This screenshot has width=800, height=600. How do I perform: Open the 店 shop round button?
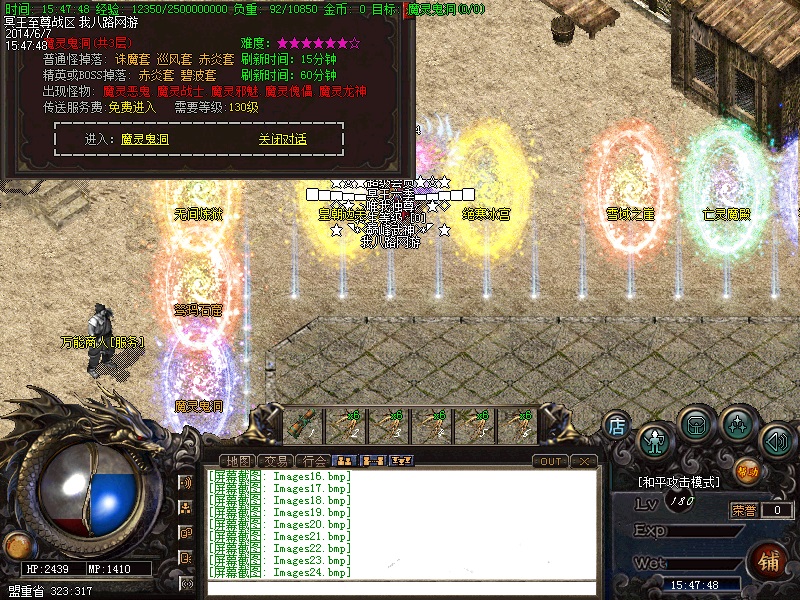[x=617, y=426]
